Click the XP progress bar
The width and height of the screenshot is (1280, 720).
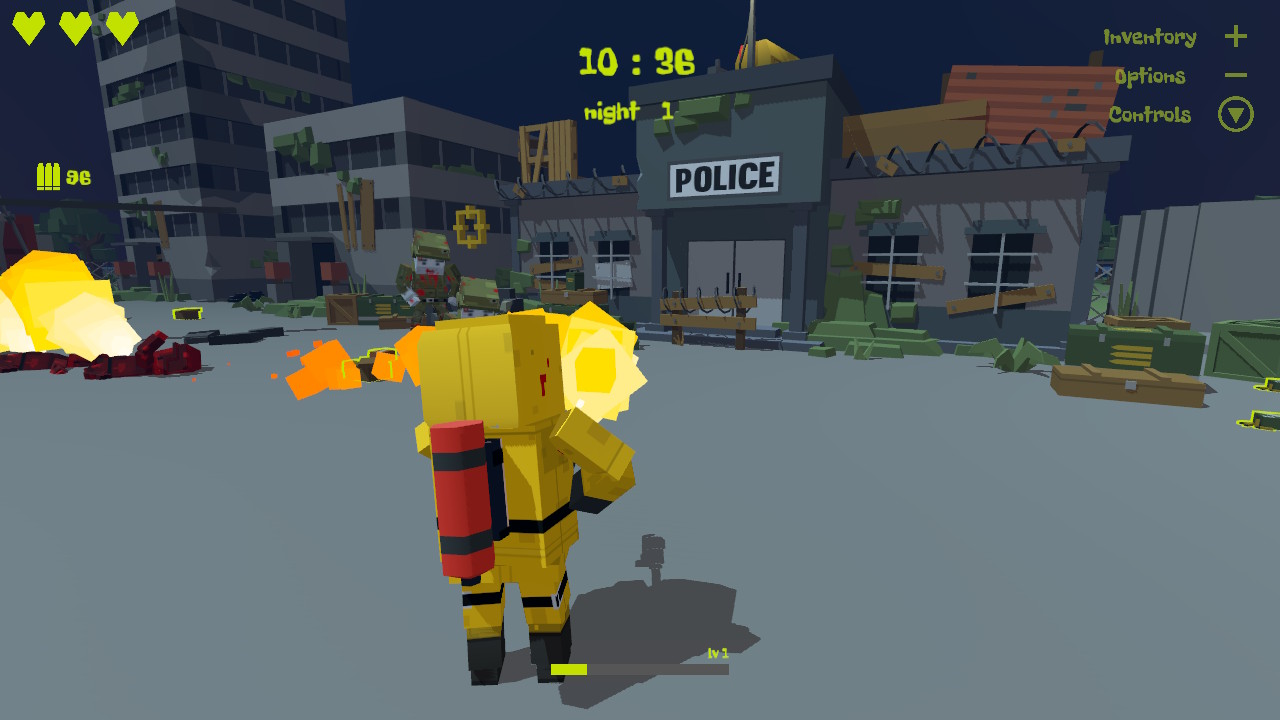640,668
